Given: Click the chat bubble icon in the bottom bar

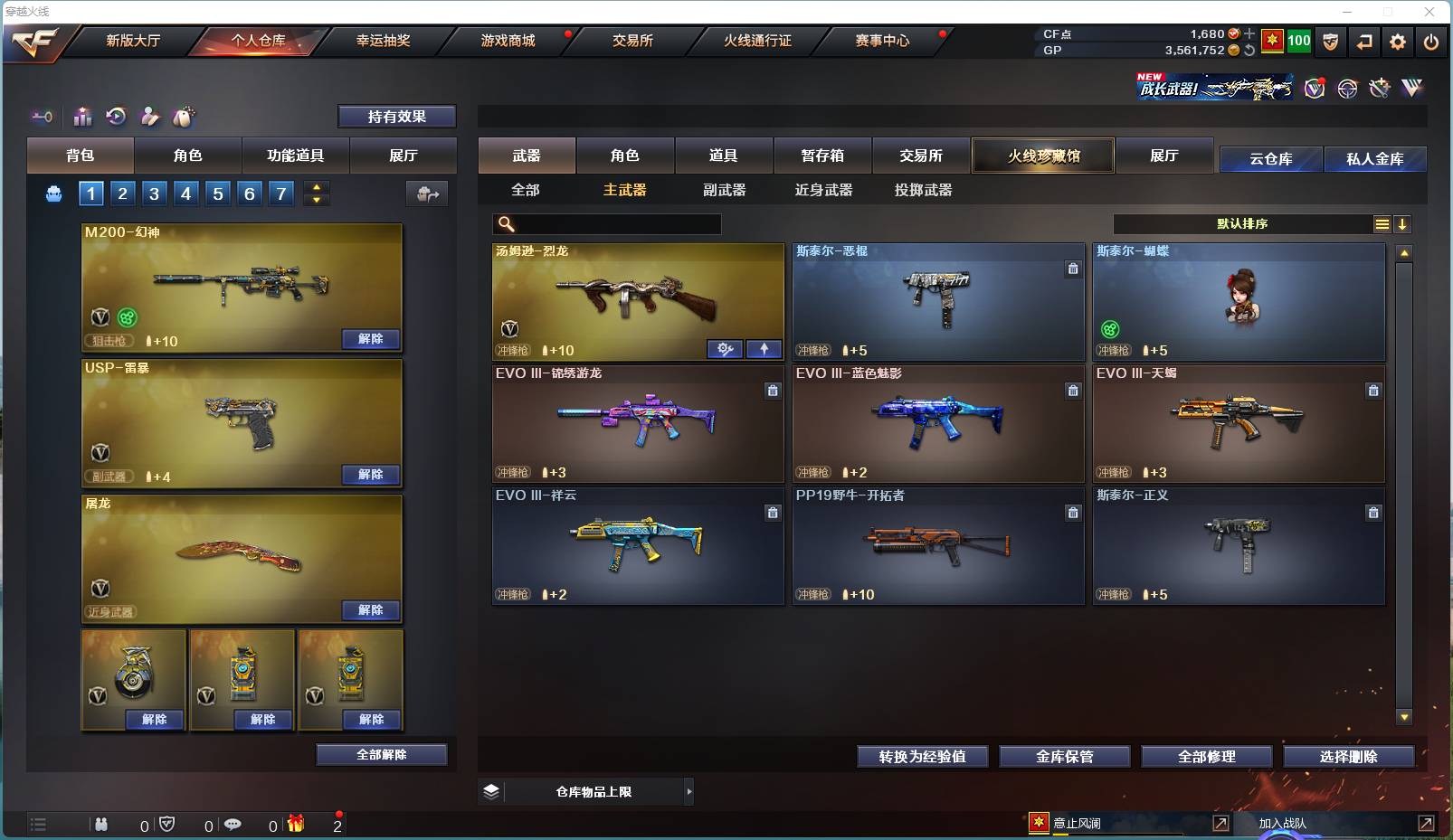Looking at the screenshot, I should [x=235, y=825].
